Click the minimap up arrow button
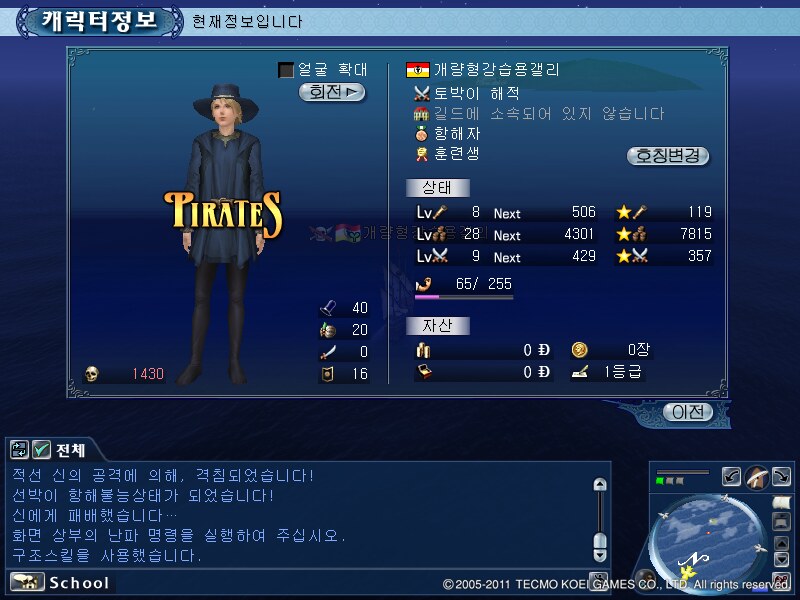 click(781, 541)
